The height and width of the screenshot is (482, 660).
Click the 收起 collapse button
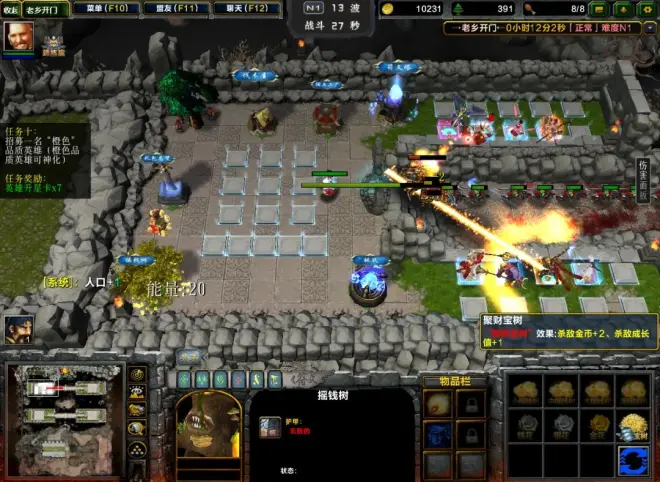[x=10, y=8]
